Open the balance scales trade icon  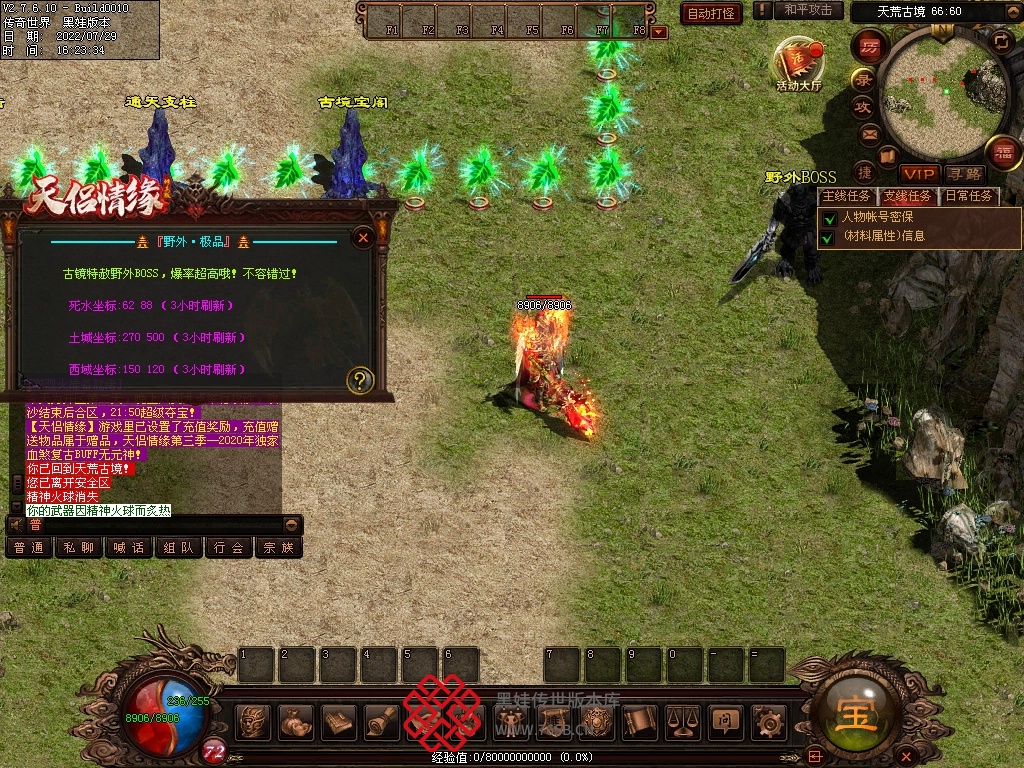[683, 721]
